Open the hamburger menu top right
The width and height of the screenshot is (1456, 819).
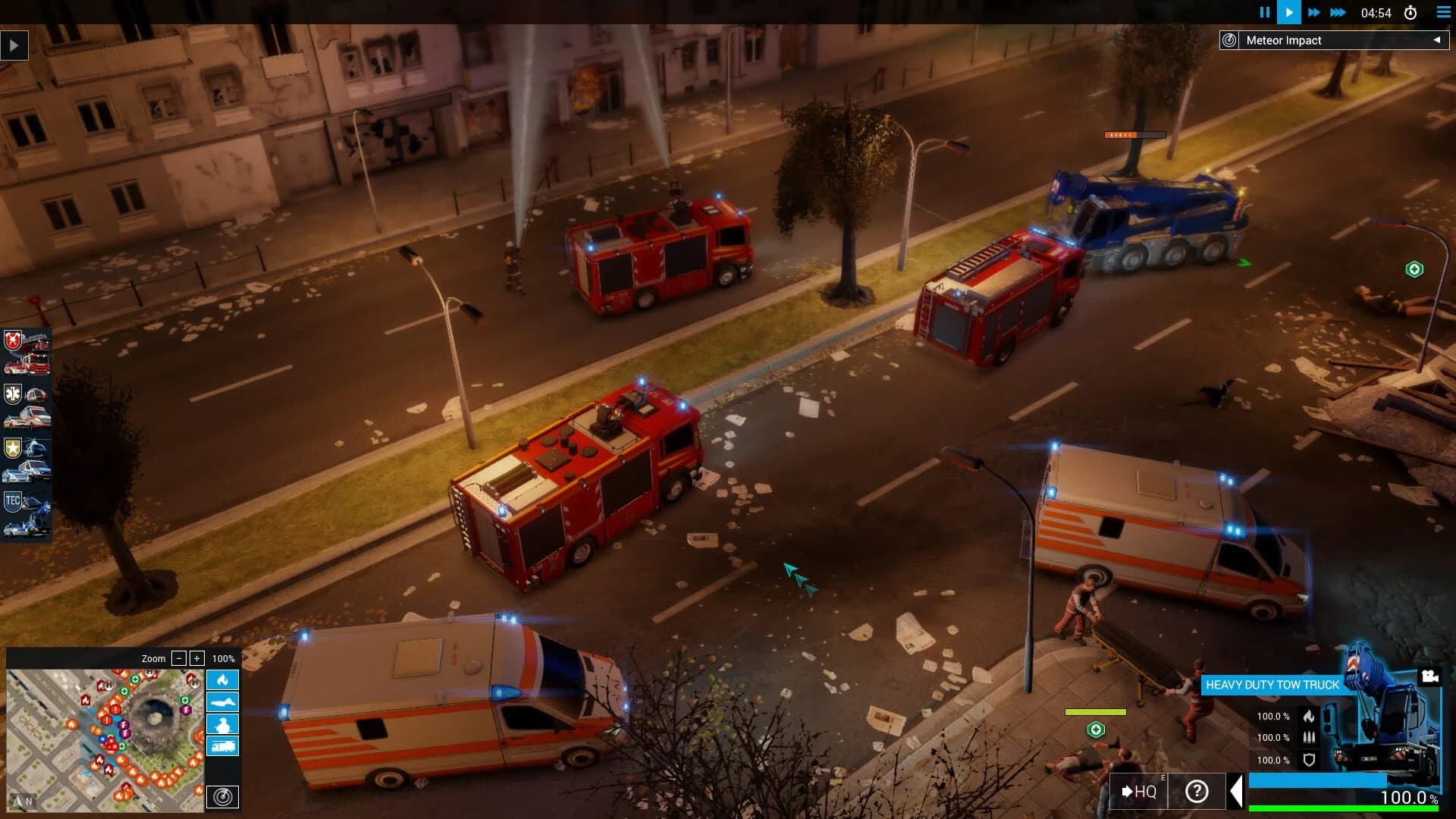click(x=1442, y=12)
